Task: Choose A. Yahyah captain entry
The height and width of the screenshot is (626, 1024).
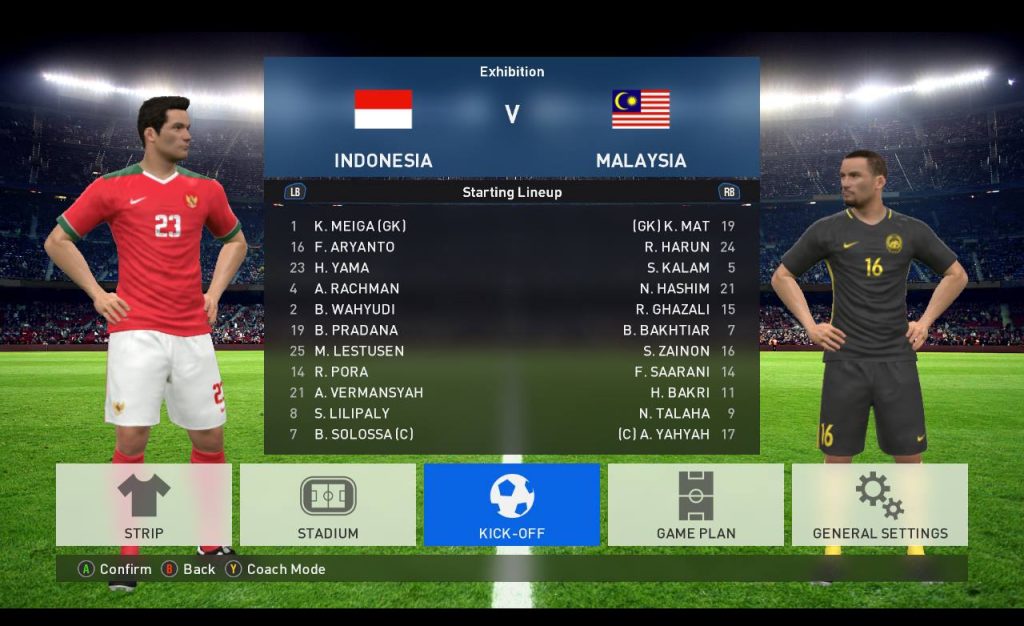Action: click(x=664, y=434)
